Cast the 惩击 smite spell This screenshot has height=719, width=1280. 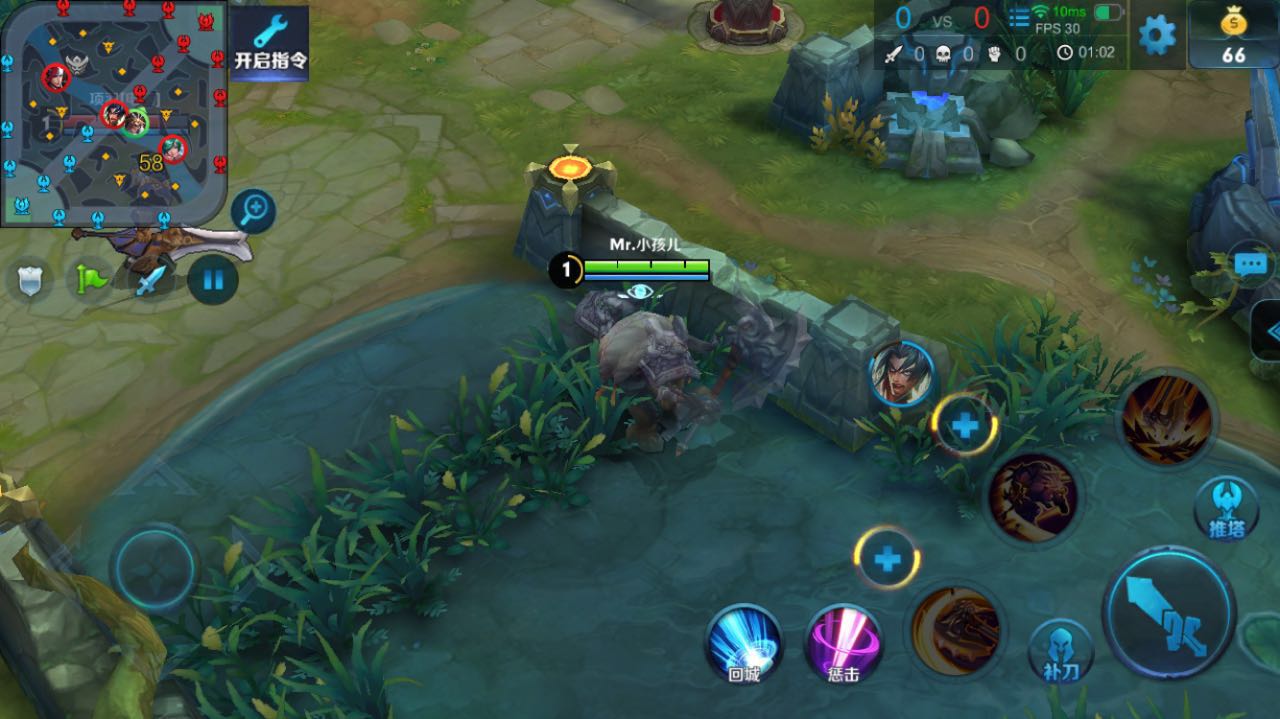click(843, 645)
